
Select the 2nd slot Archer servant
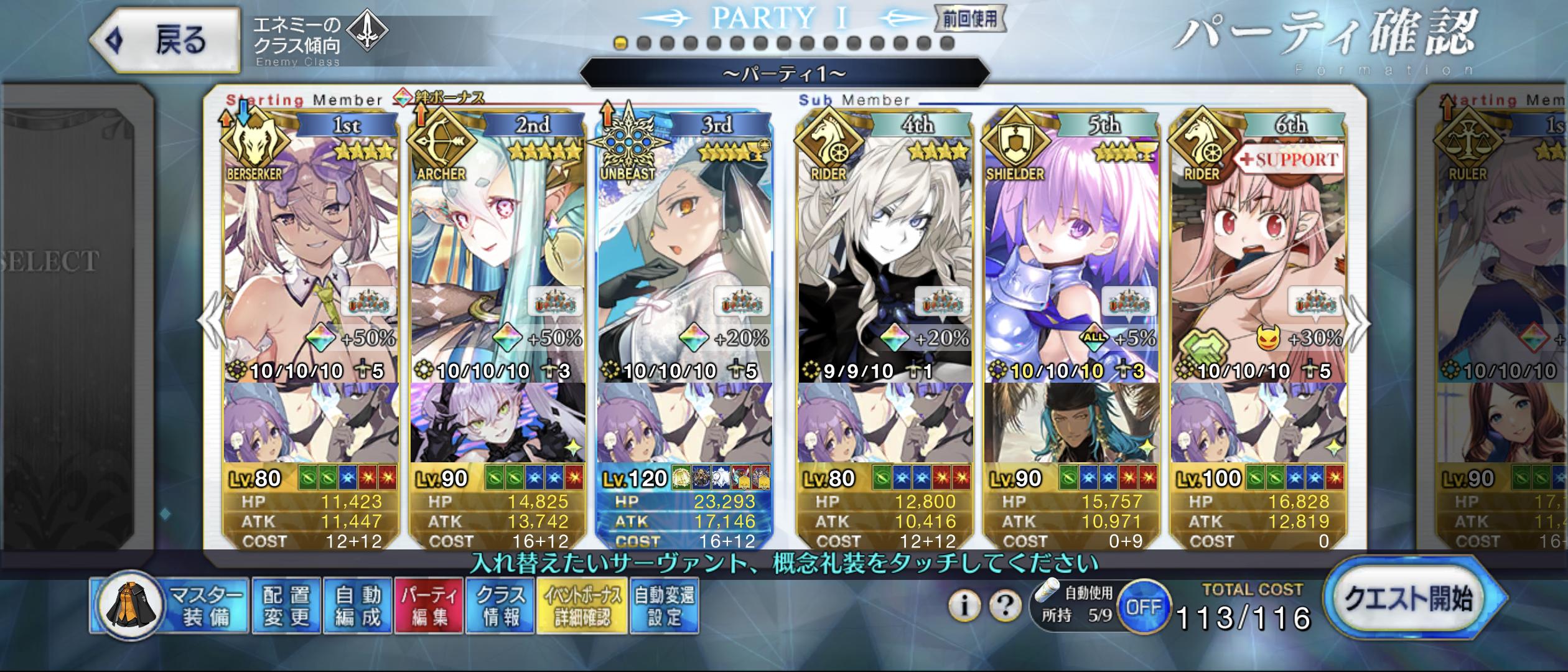pos(498,249)
